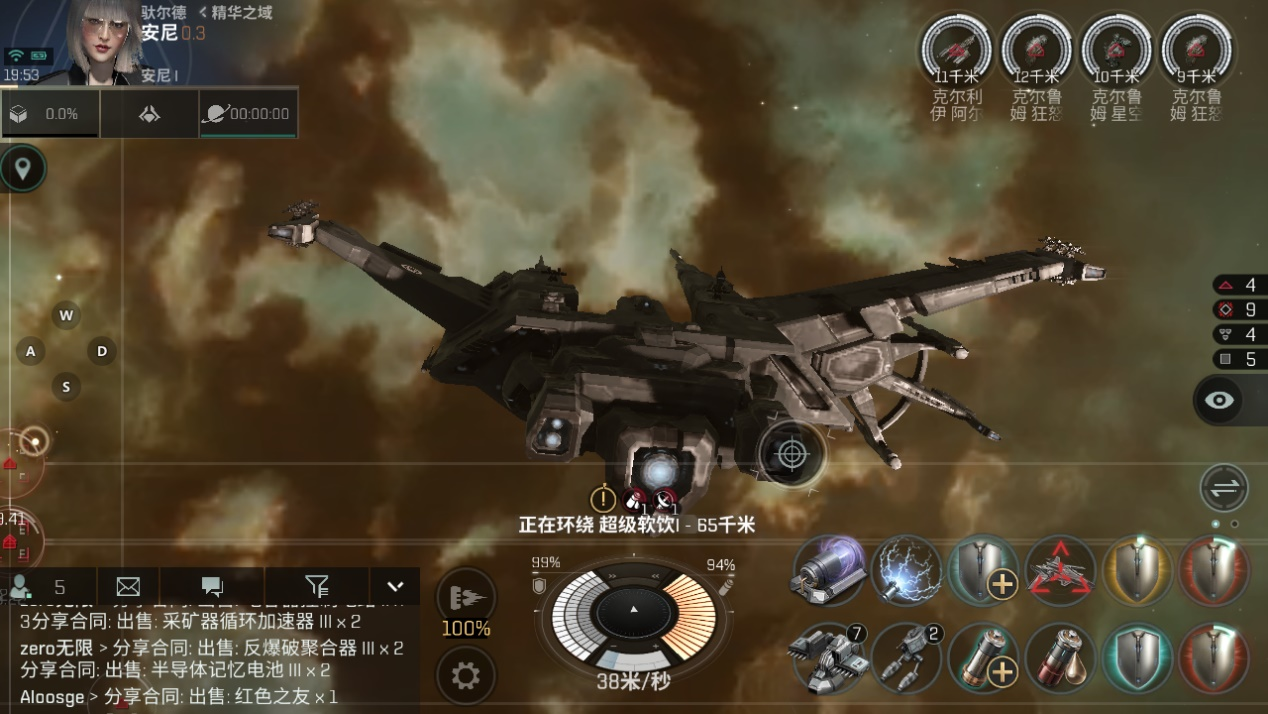The image size is (1268, 714).
Task: Click the swap arrows button
Action: point(1224,488)
